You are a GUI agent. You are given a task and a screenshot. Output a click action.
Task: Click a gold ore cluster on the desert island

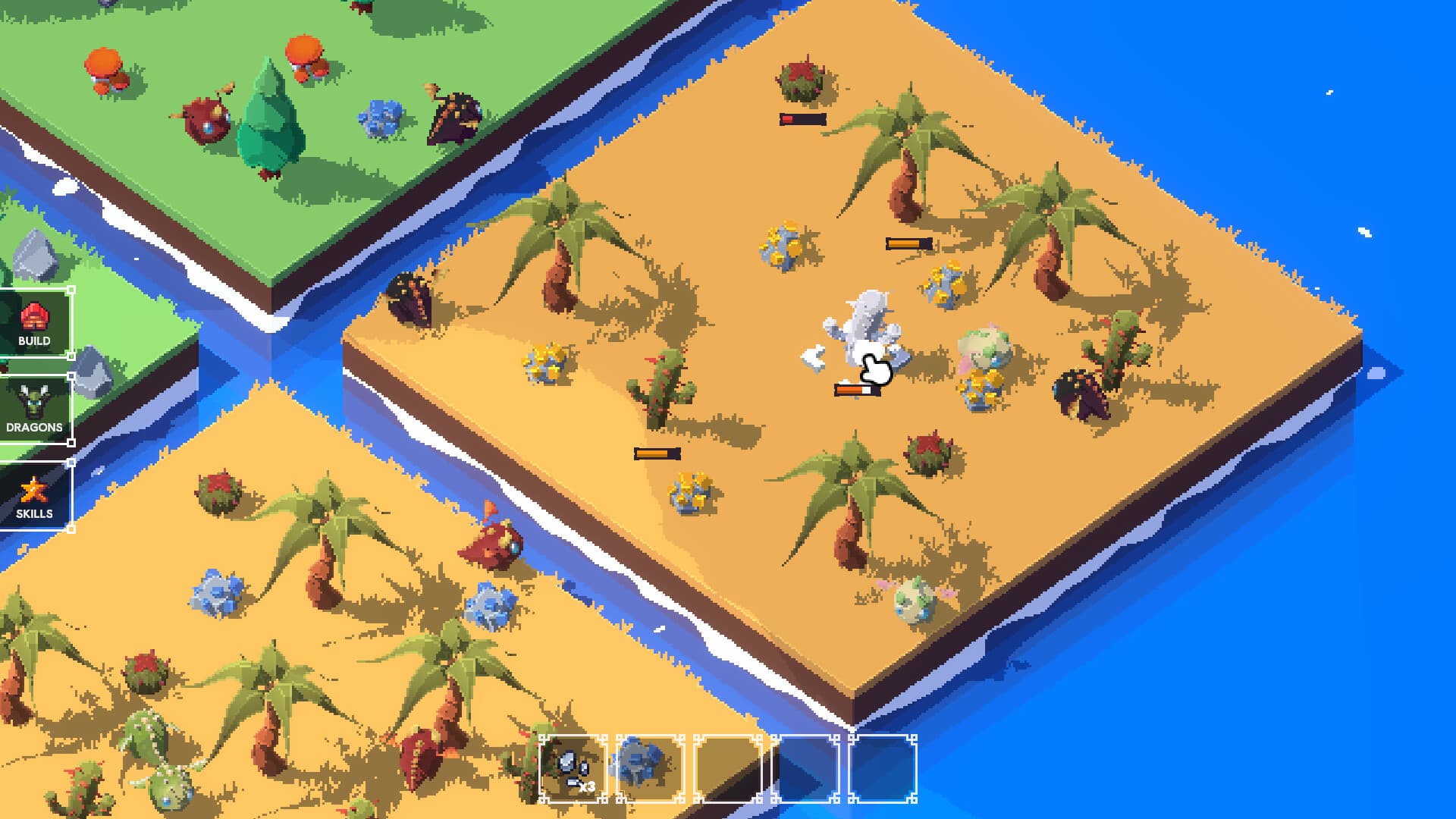tap(781, 243)
